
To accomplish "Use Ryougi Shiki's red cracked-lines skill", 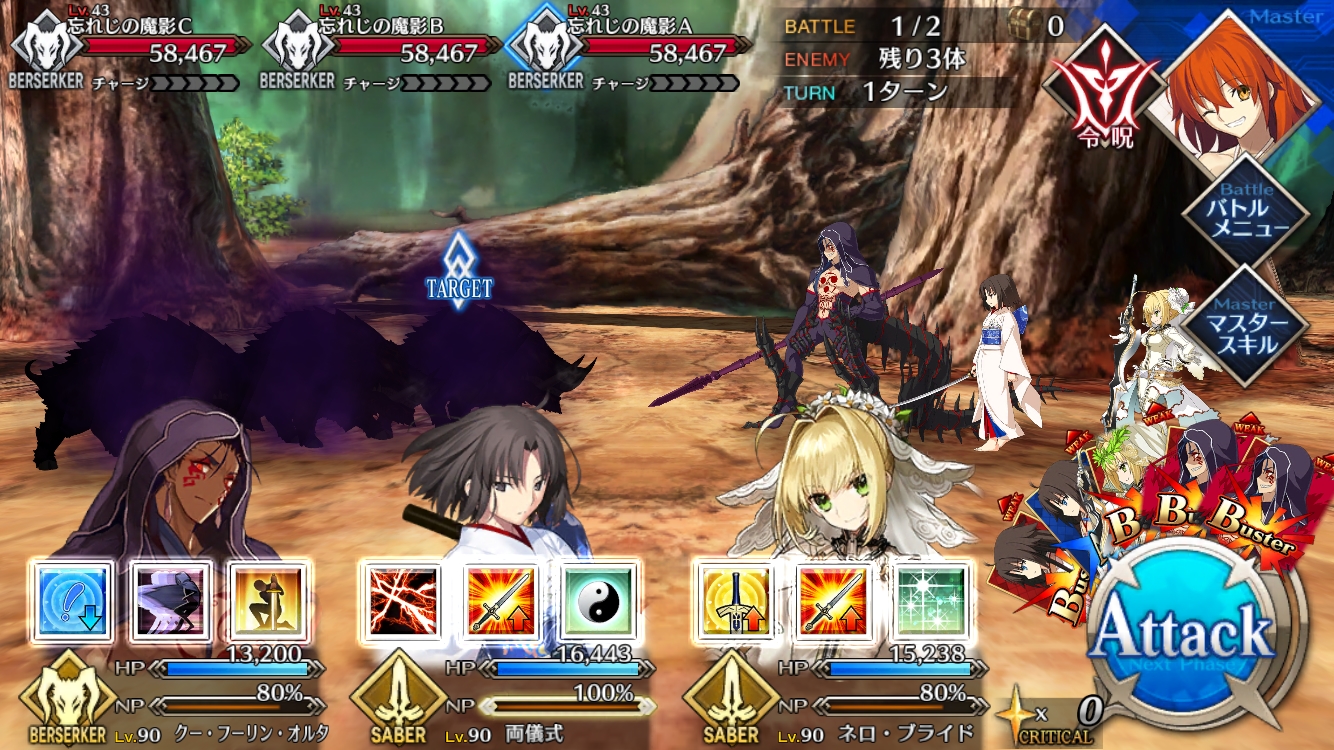I will coord(402,601).
